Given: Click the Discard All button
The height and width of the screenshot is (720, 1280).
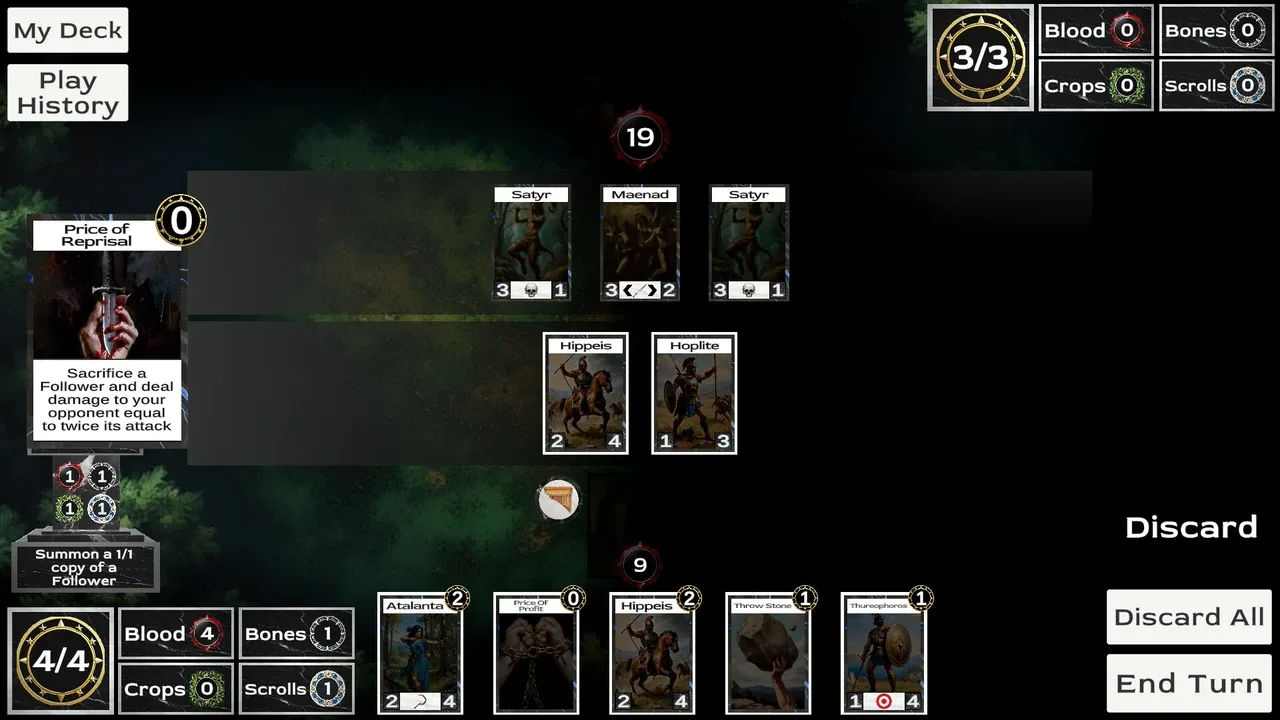Looking at the screenshot, I should pos(1189,617).
